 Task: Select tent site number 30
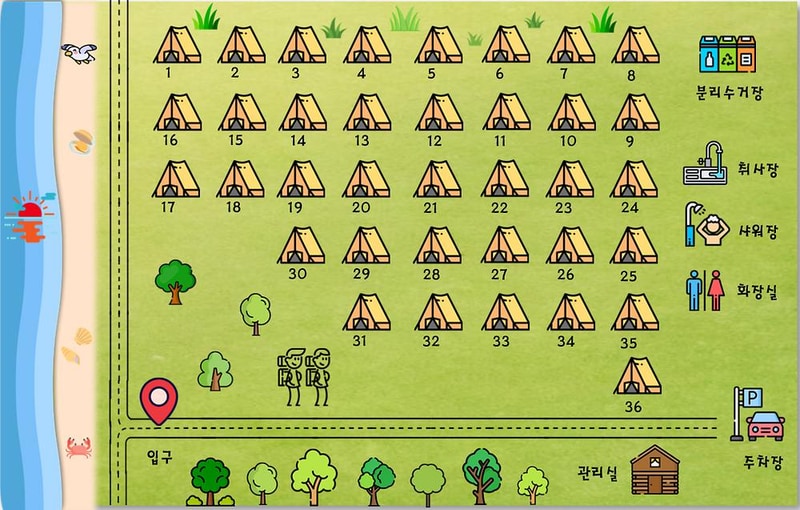click(x=301, y=246)
